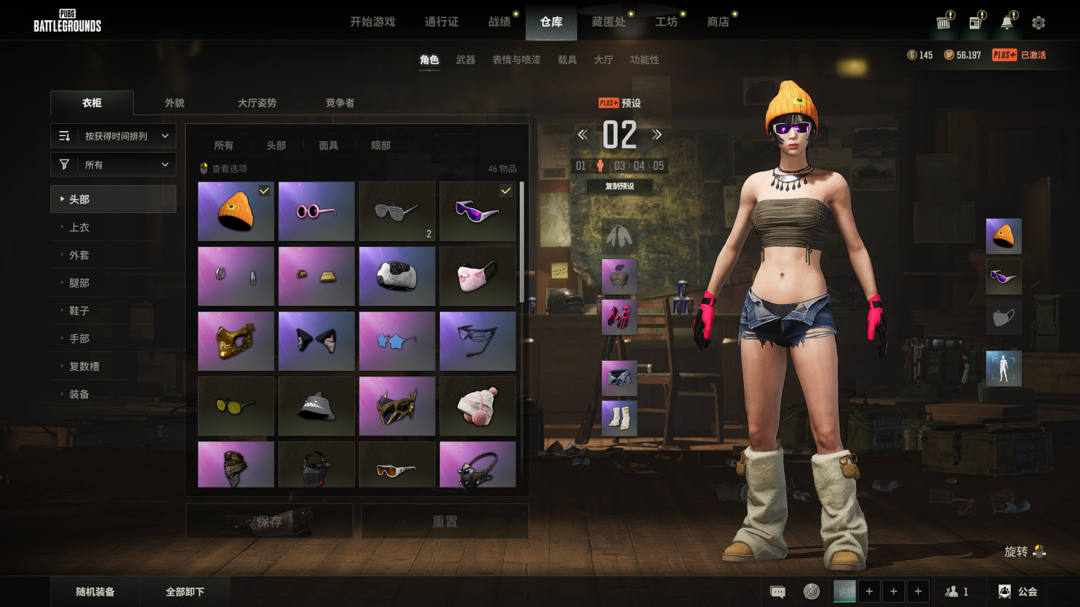Open the settings gear icon
This screenshot has width=1080, height=607.
pos(1038,22)
